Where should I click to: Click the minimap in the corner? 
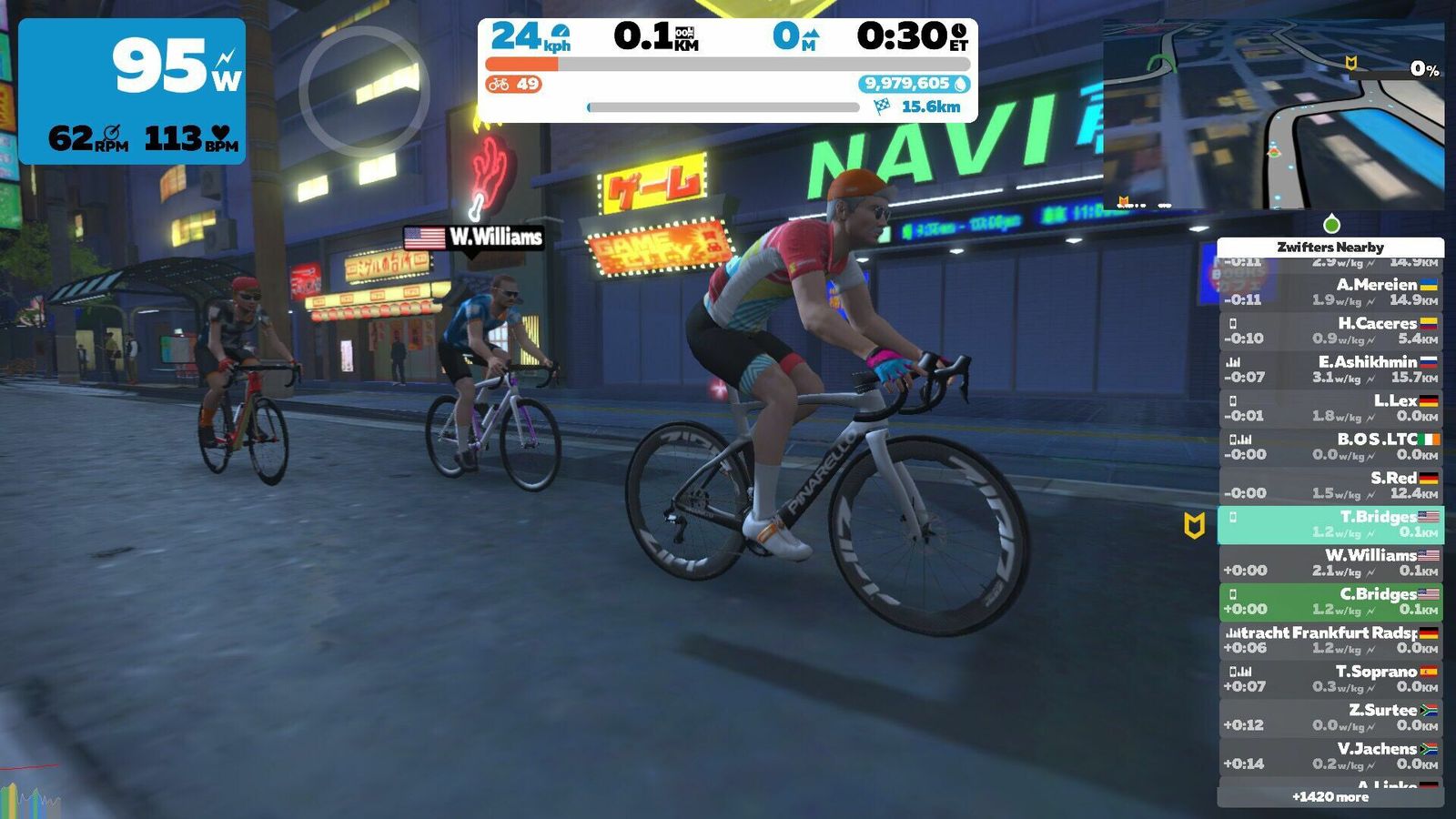point(1272,114)
